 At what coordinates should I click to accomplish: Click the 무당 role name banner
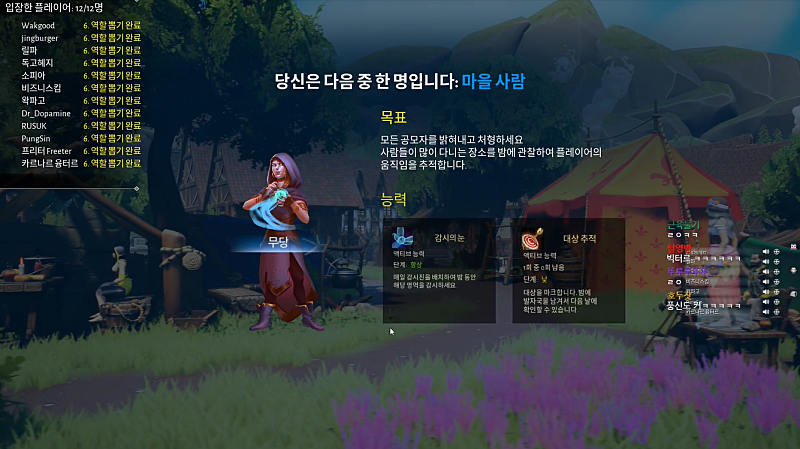(x=278, y=243)
